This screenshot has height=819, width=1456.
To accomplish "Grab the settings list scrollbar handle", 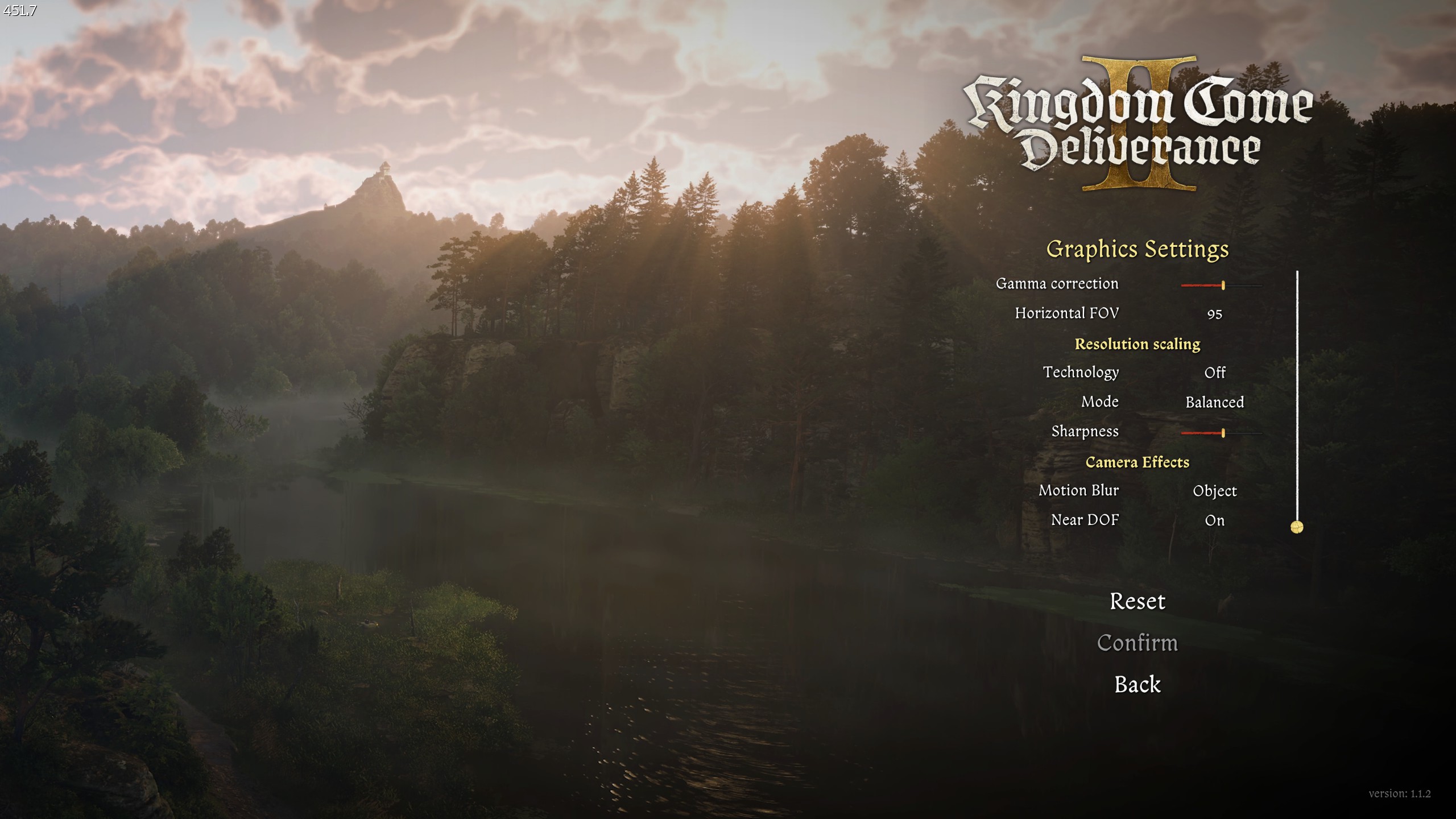I will tap(1297, 527).
